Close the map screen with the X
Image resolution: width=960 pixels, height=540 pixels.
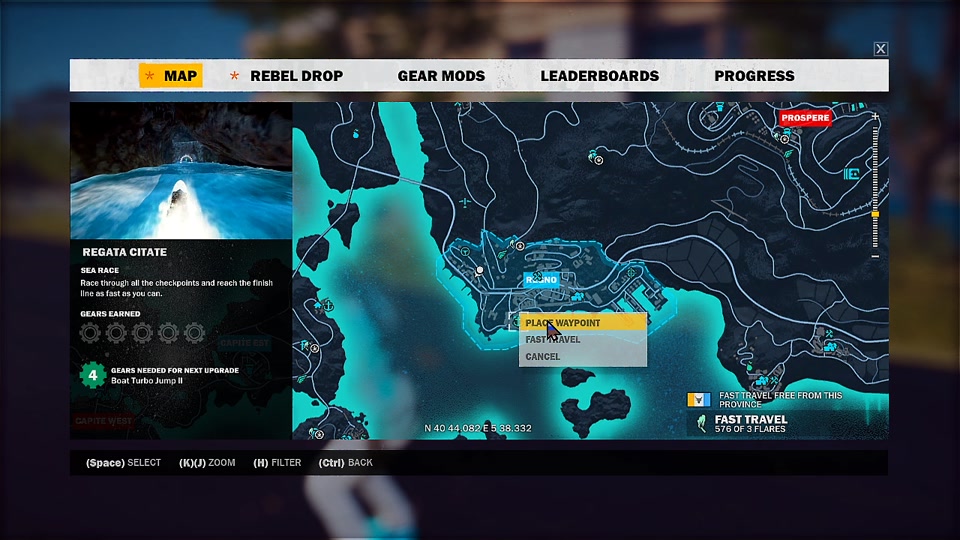coord(880,49)
